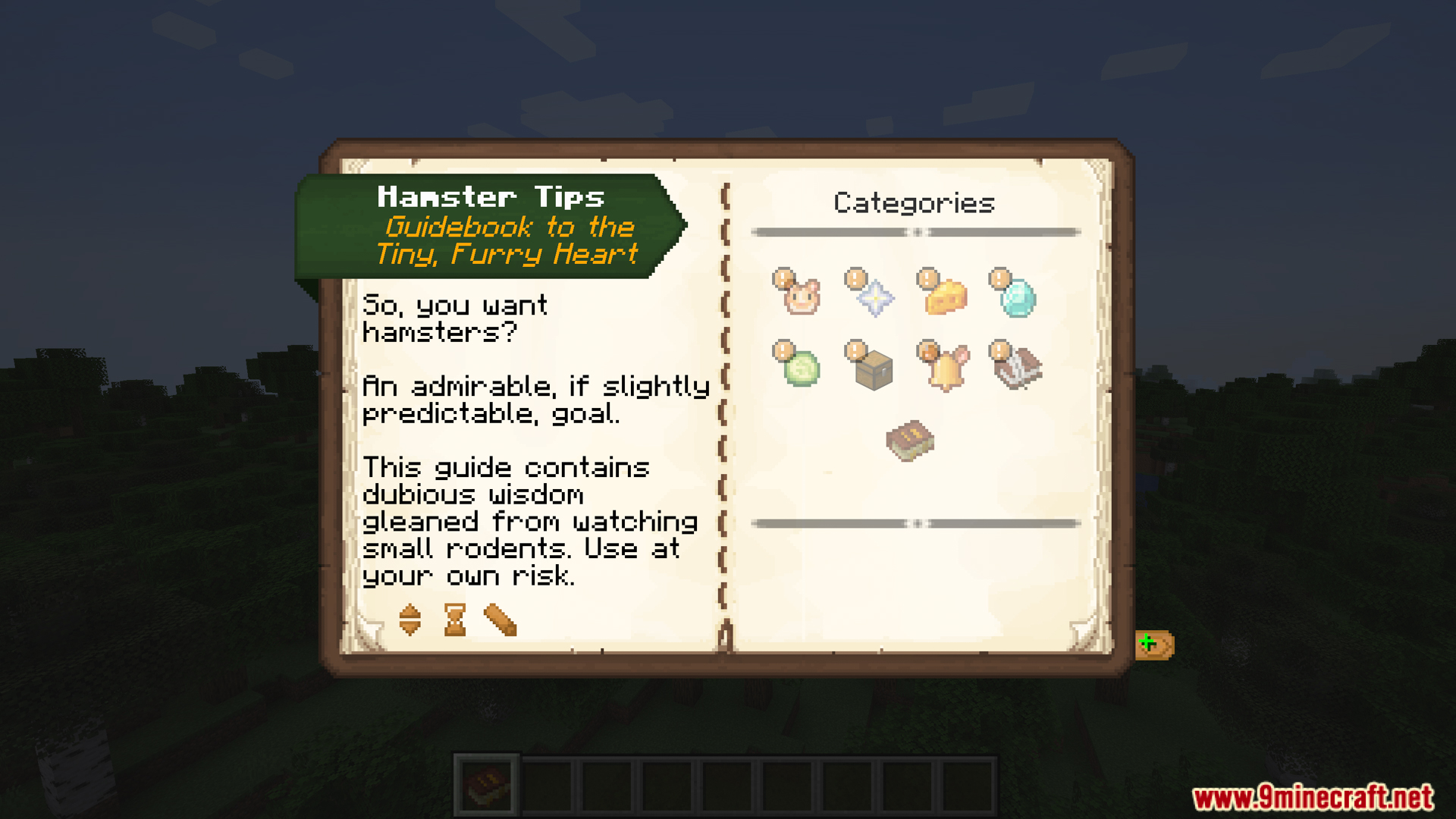This screenshot has width=1456, height=819.
Task: Open the golden bell category
Action: pos(946,368)
